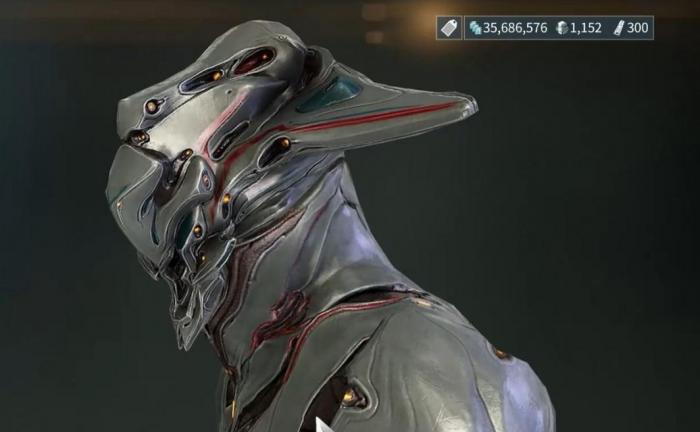
Task: Open the price tag icon button
Action: point(449,28)
